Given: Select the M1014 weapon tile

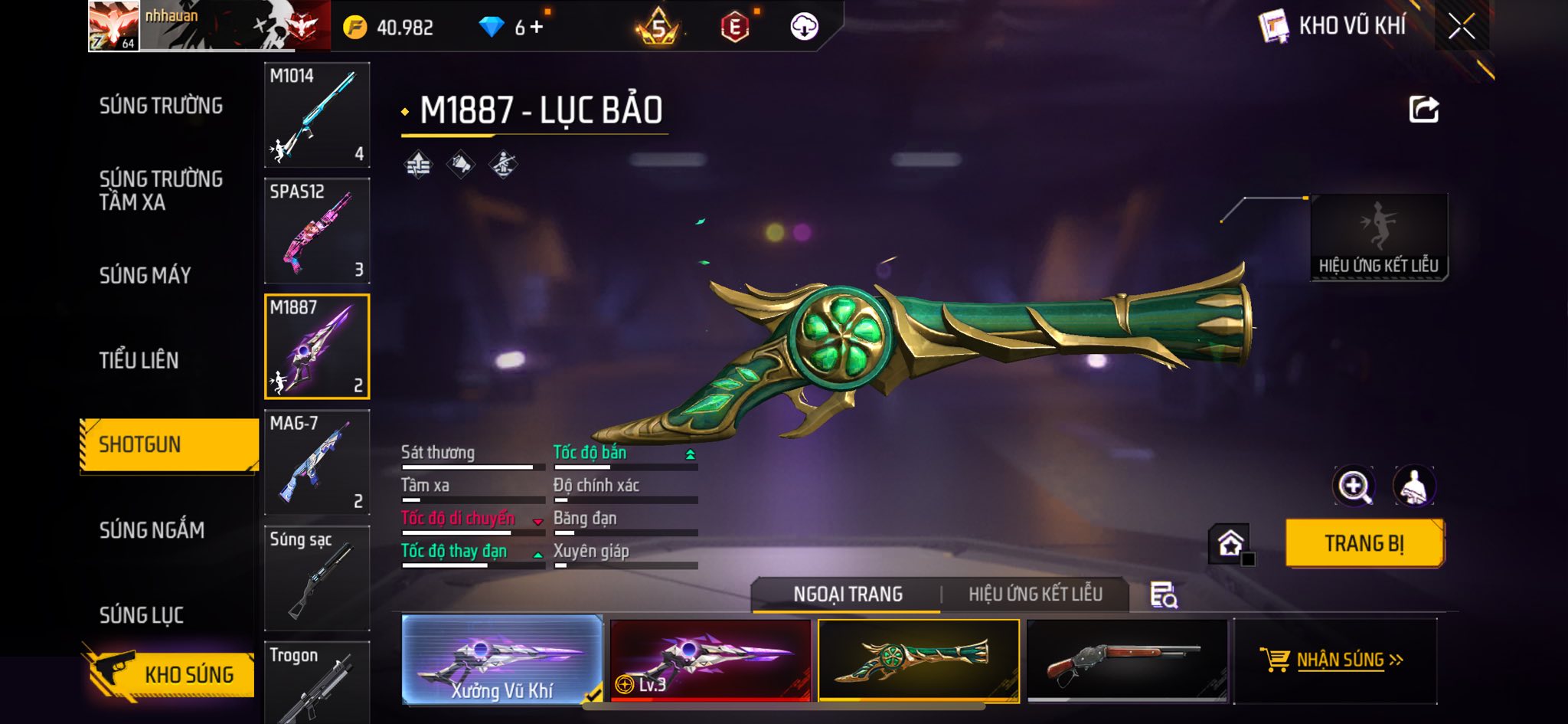Looking at the screenshot, I should pos(317,115).
